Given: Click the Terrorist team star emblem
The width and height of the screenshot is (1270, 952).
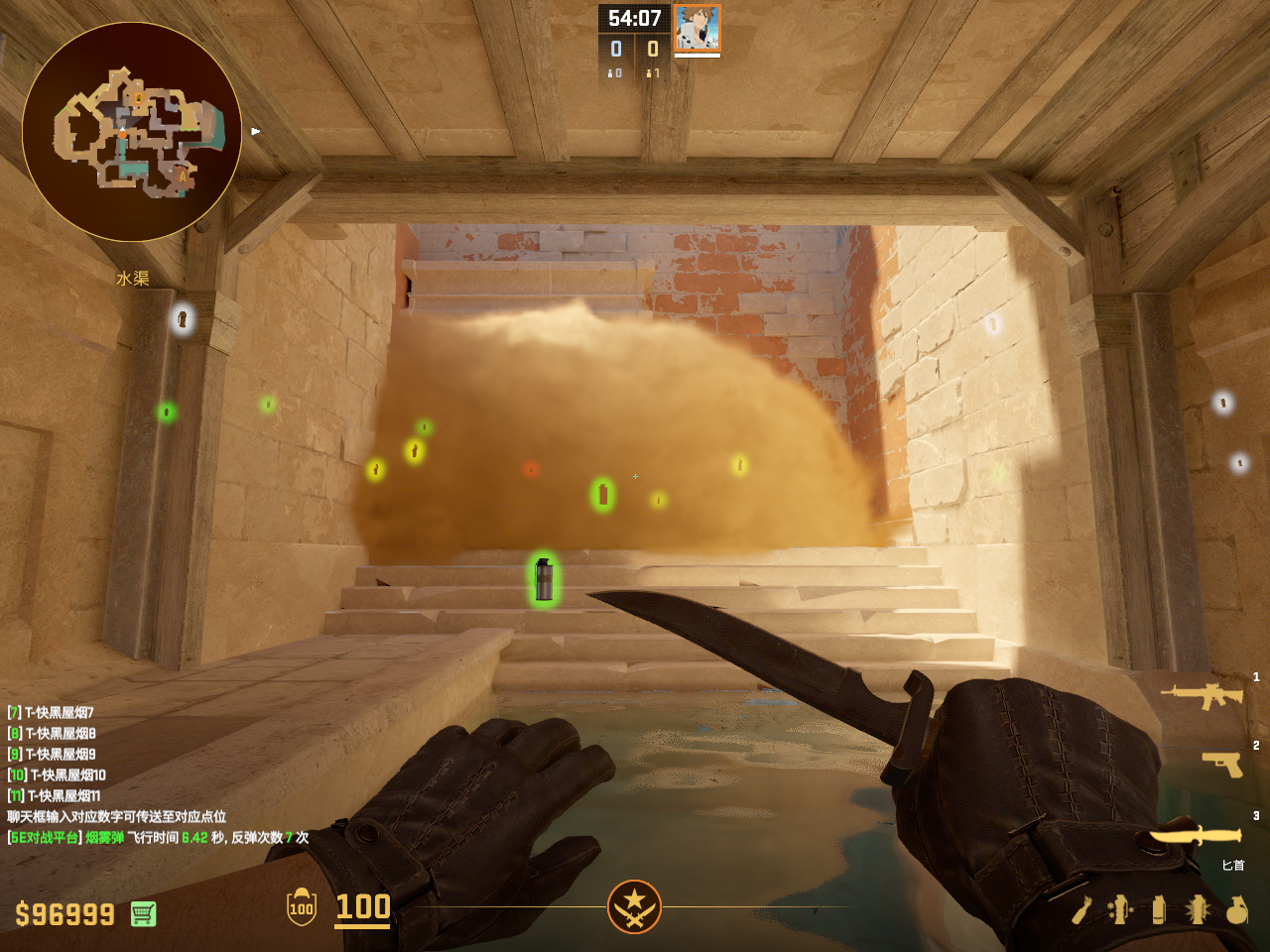Looking at the screenshot, I should click(x=634, y=906).
